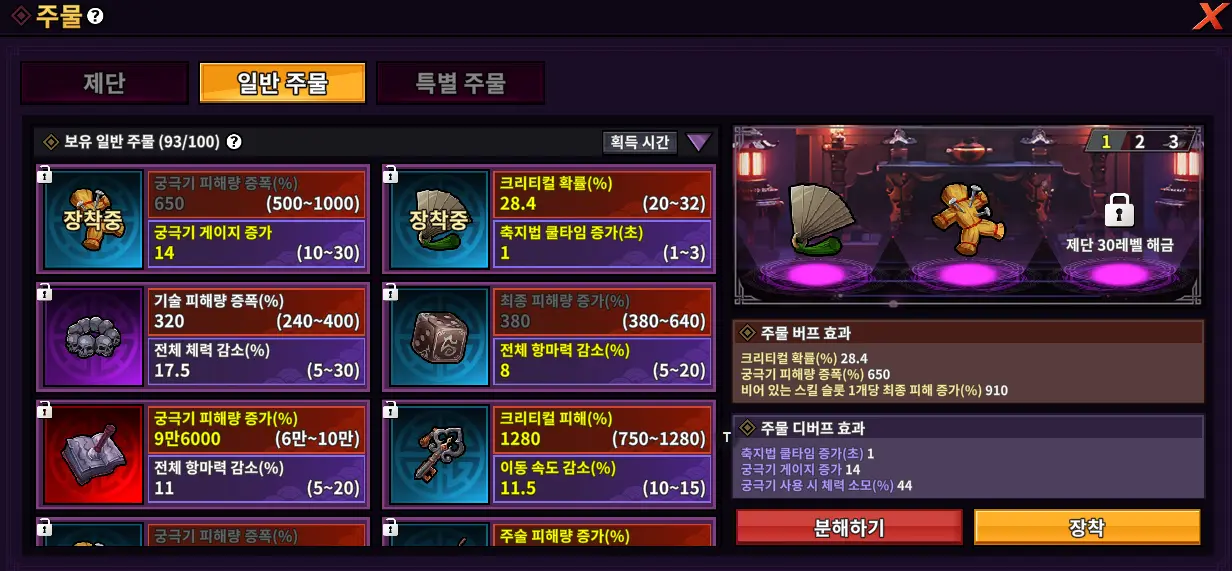Toggle the purple sort order arrow

698,142
